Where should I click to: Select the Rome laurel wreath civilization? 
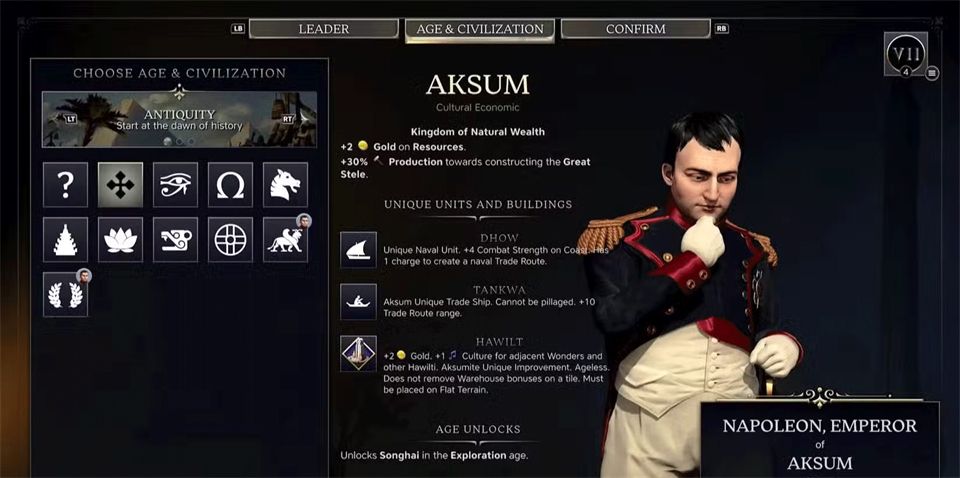(x=65, y=295)
